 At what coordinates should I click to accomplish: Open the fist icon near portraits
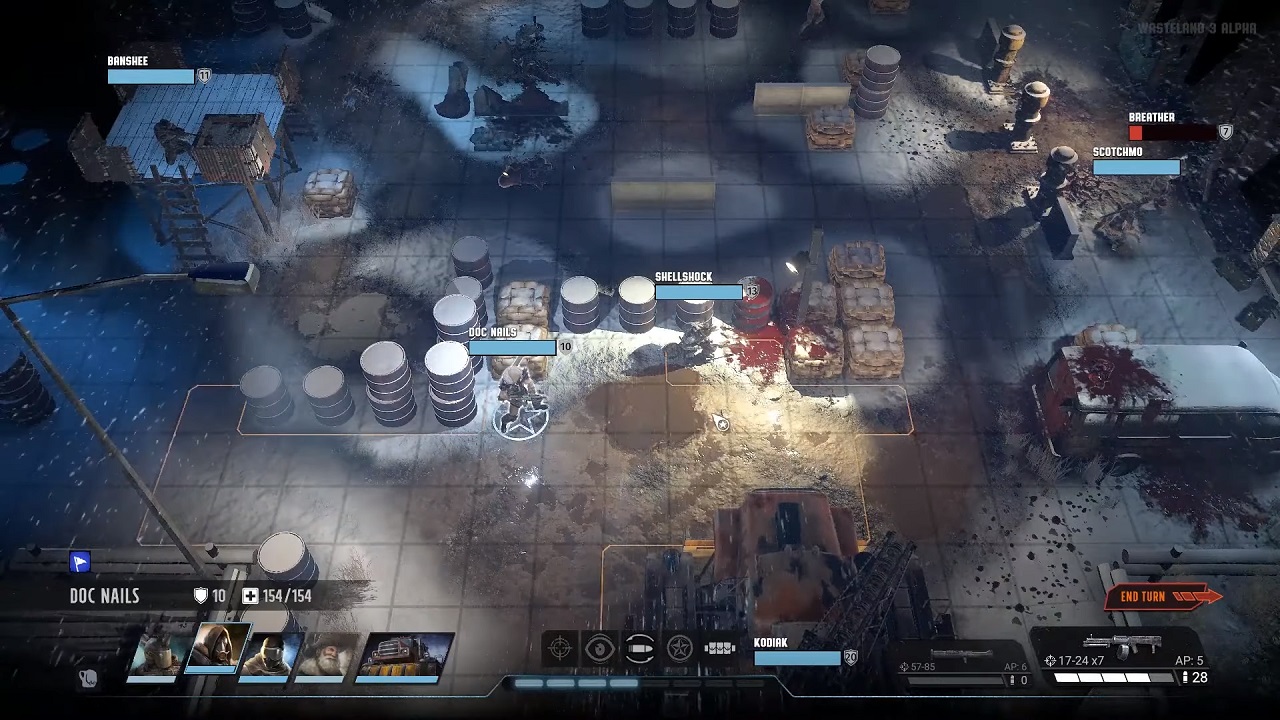click(88, 679)
